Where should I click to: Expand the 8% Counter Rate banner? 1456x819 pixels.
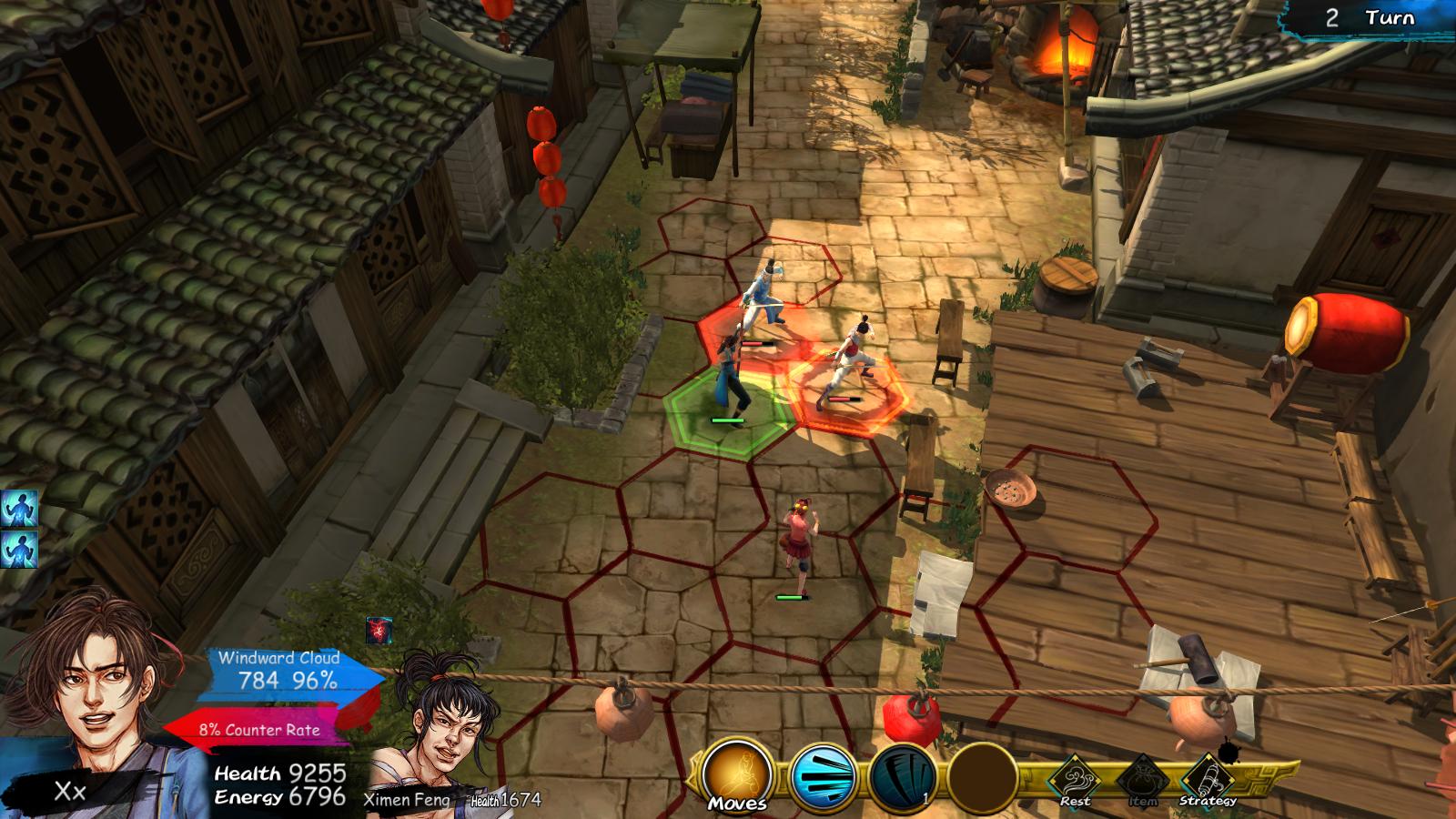click(x=258, y=728)
